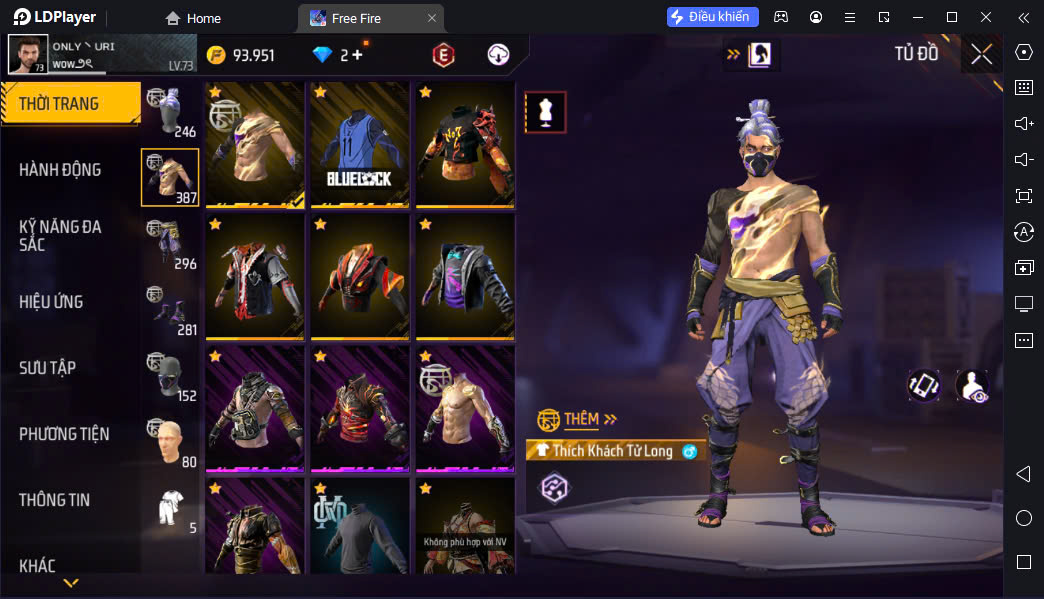Open the head subcategory with 80 items
This screenshot has width=1044, height=599.
tap(171, 441)
